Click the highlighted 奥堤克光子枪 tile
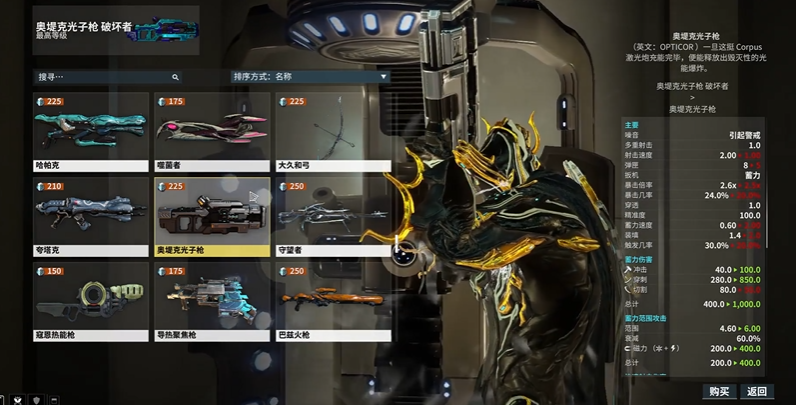This screenshot has height=405, width=796. 211,217
